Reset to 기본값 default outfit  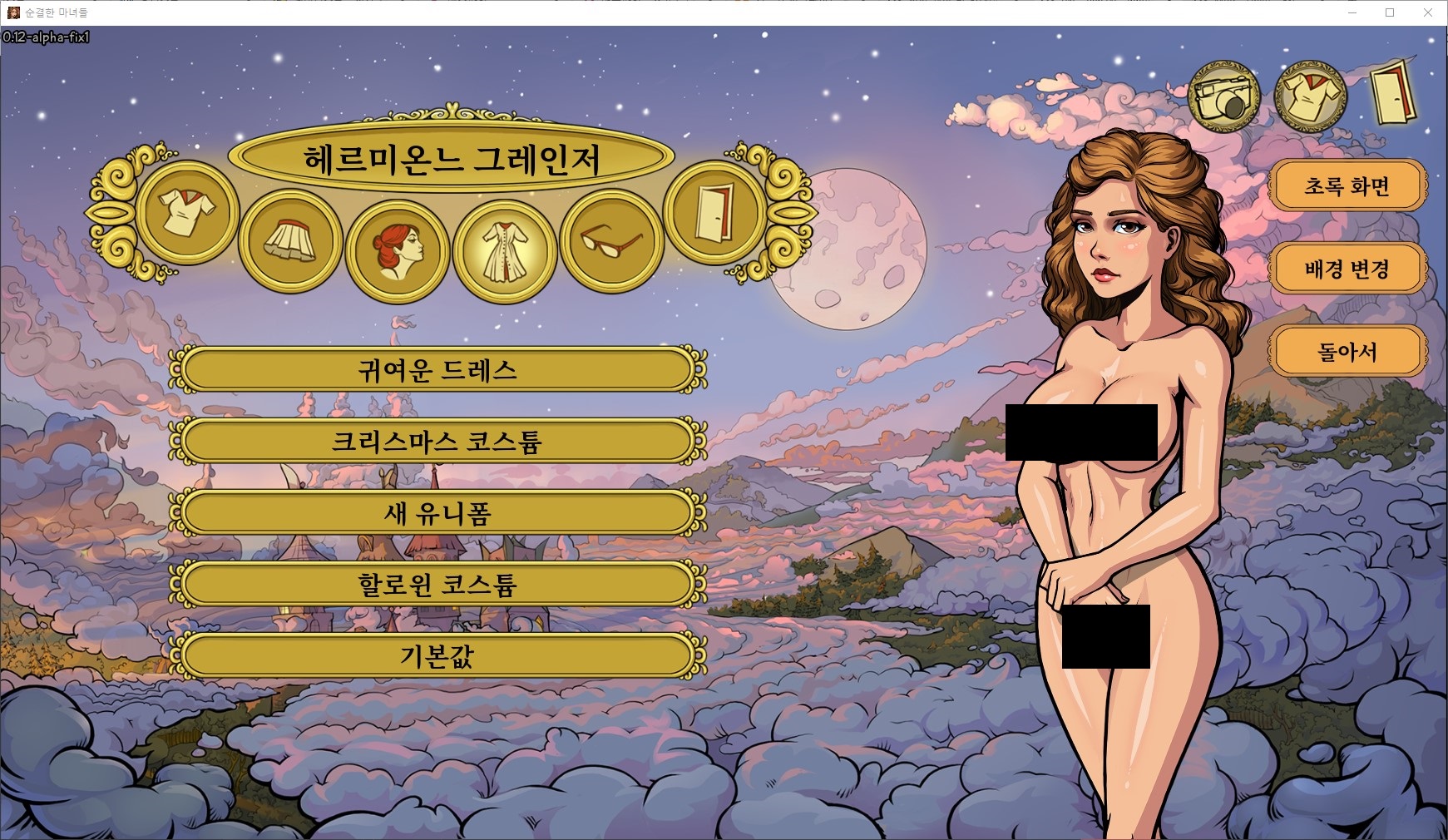coord(437,656)
